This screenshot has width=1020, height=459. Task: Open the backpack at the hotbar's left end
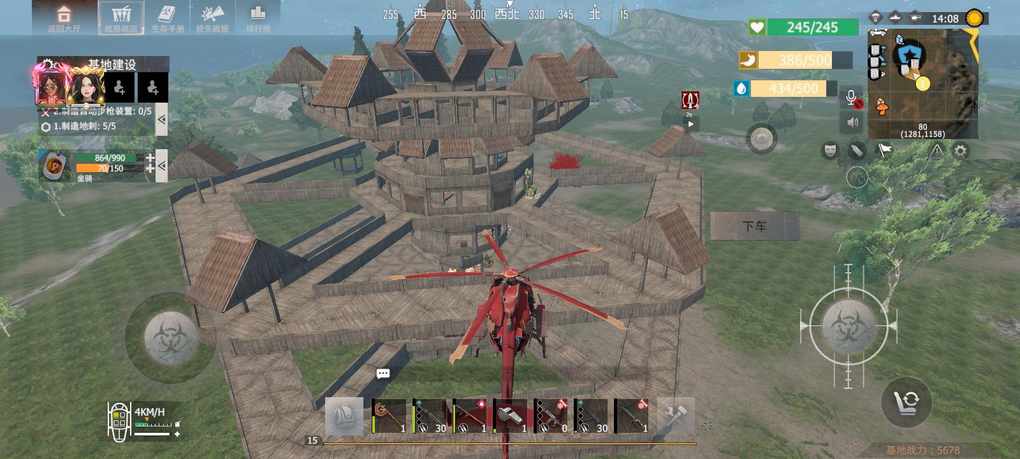(x=345, y=416)
